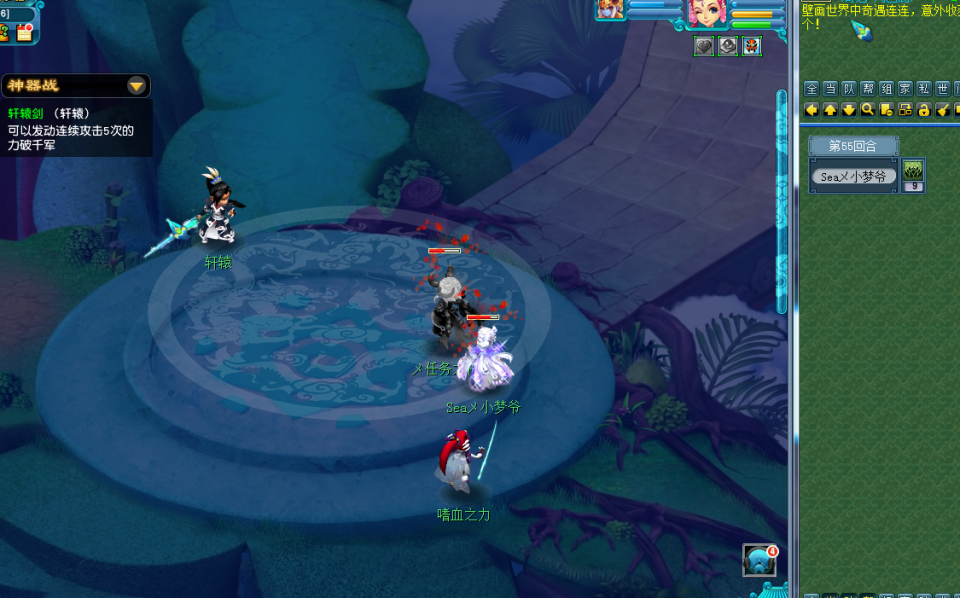Click the yellow up arrow chat button
960x598 pixels.
830,109
